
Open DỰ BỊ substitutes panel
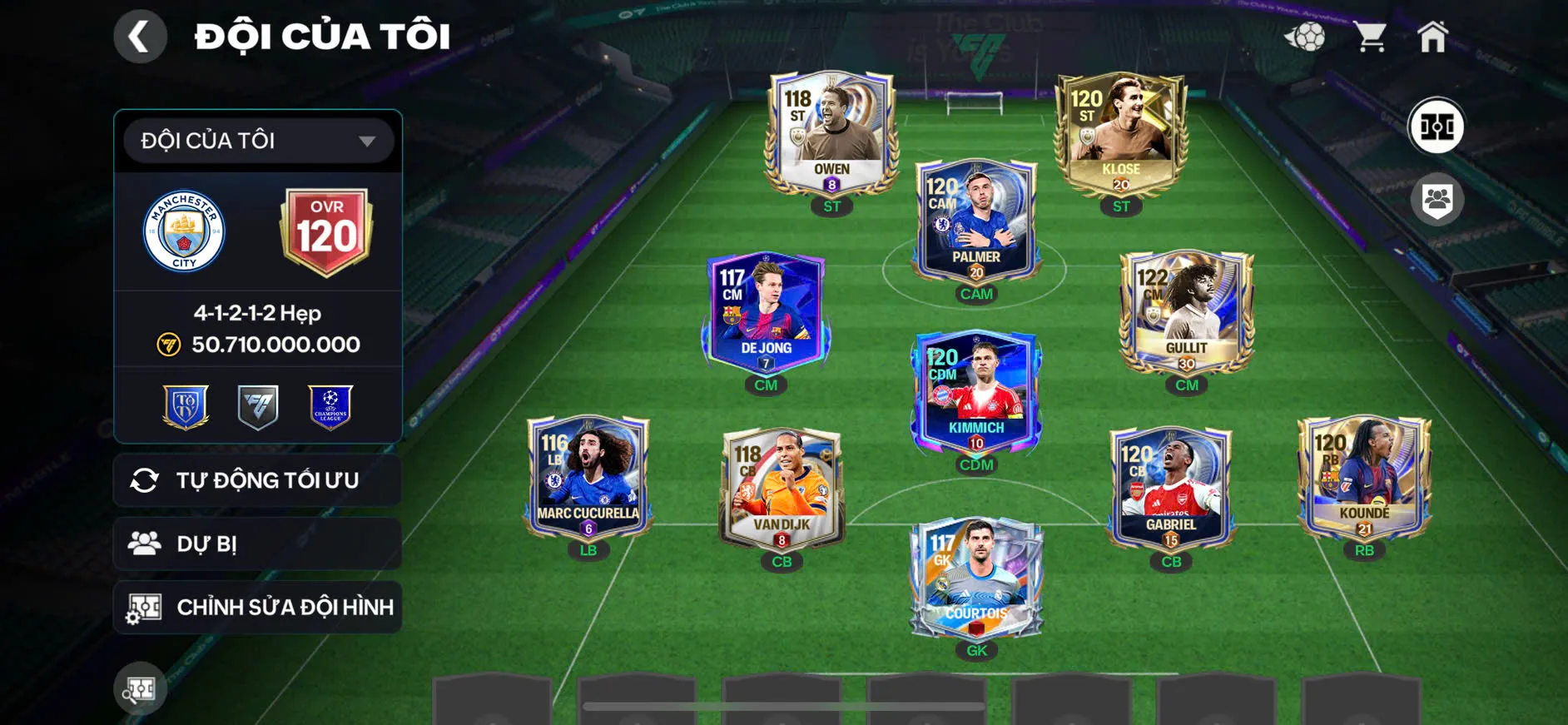point(256,544)
